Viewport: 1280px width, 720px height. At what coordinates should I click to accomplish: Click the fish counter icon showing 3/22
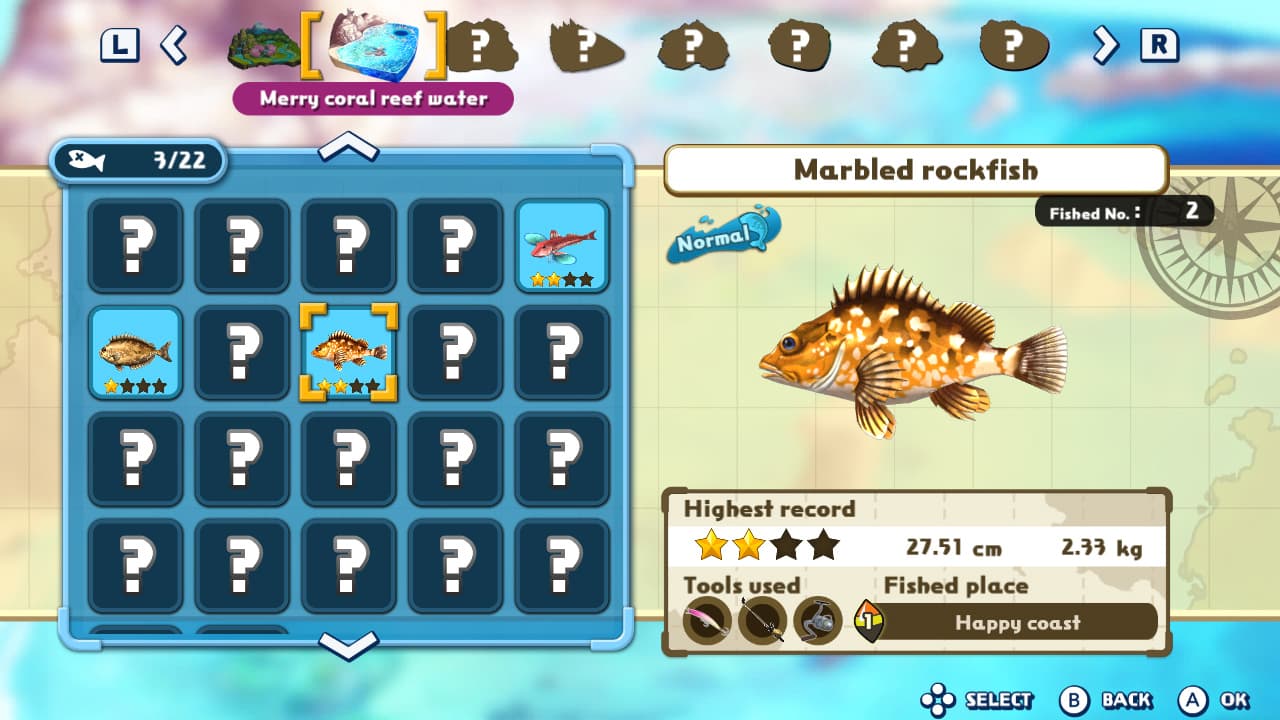tap(140, 160)
